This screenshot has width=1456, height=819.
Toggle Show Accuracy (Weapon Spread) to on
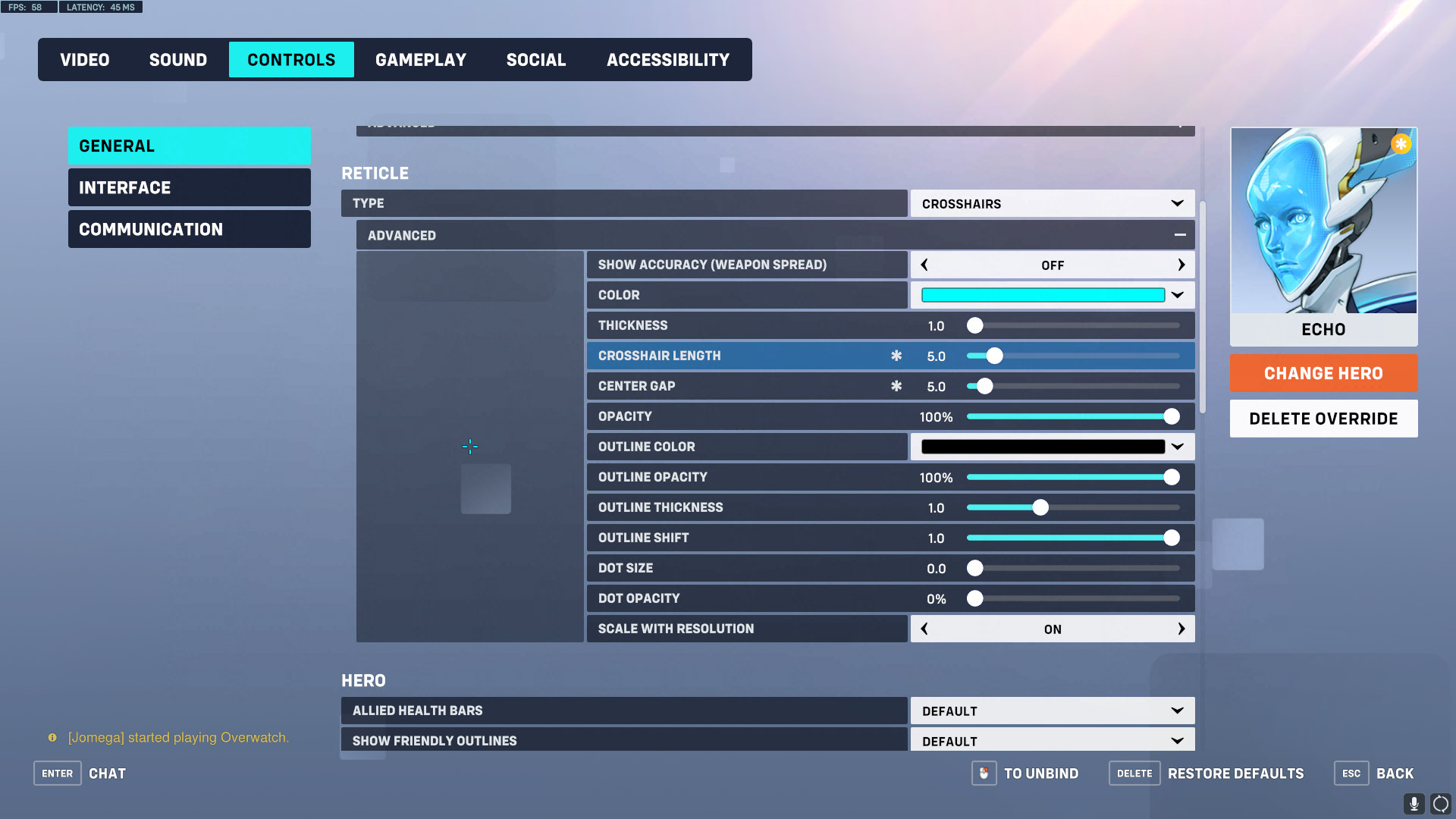pos(1181,265)
